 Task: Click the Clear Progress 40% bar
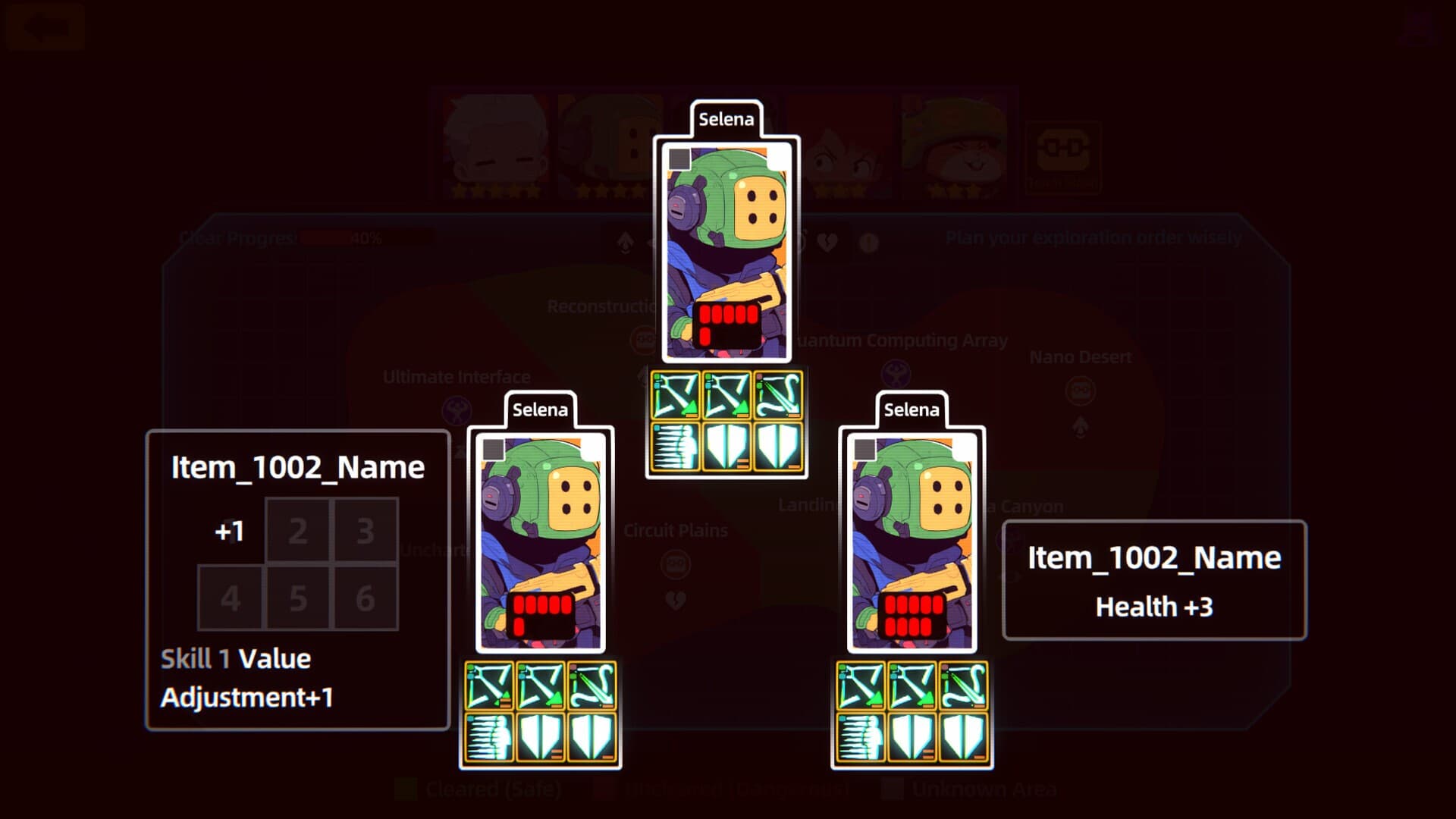[x=326, y=237]
